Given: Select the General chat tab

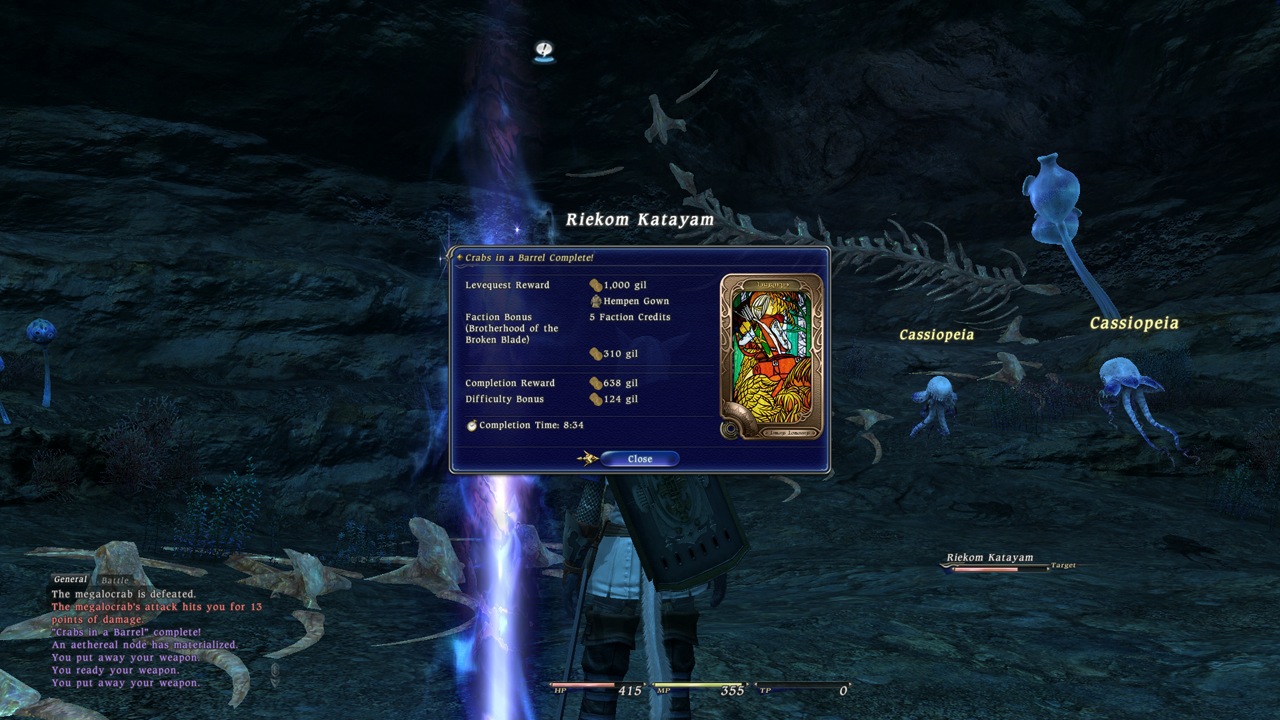Looking at the screenshot, I should [x=70, y=578].
